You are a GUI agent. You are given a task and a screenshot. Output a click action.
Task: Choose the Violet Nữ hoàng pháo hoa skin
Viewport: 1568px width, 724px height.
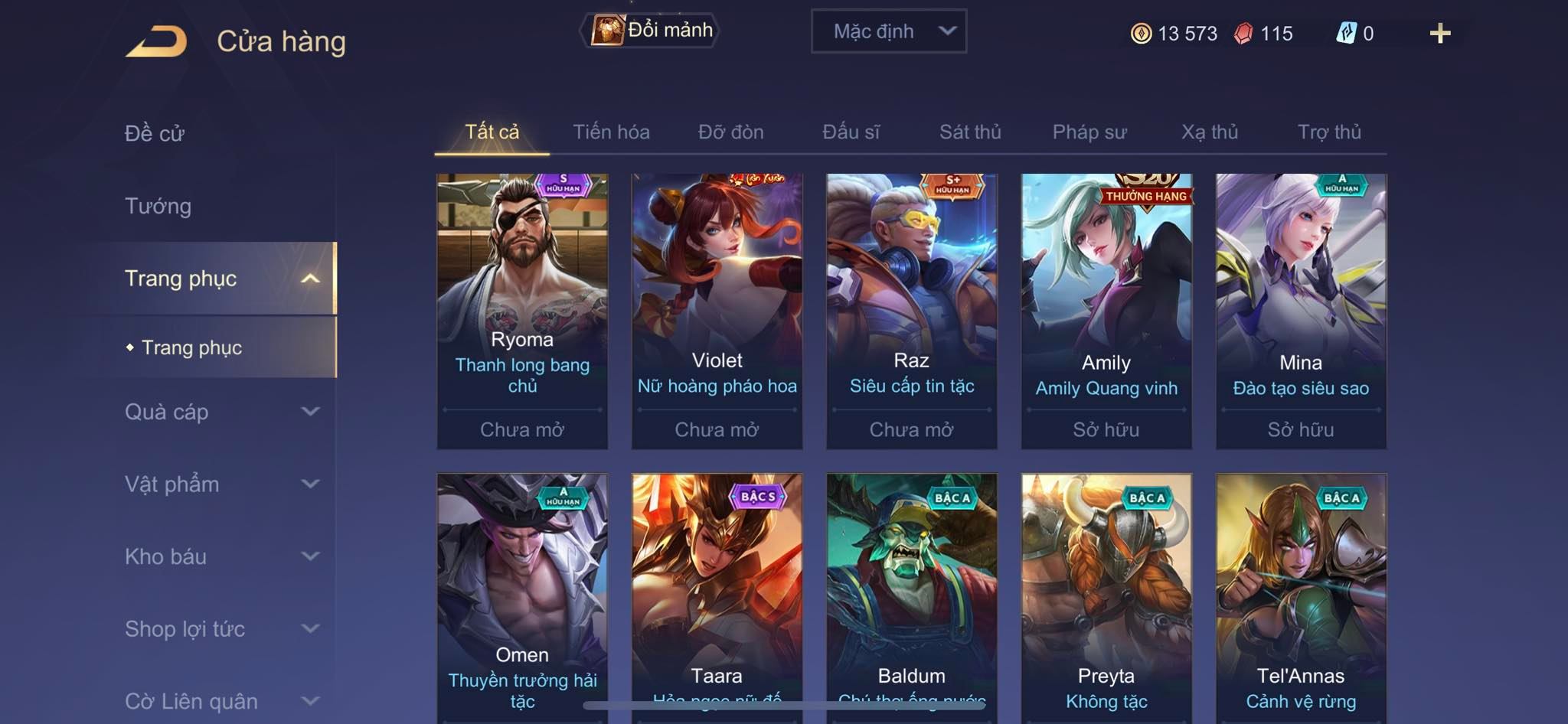pos(717,310)
